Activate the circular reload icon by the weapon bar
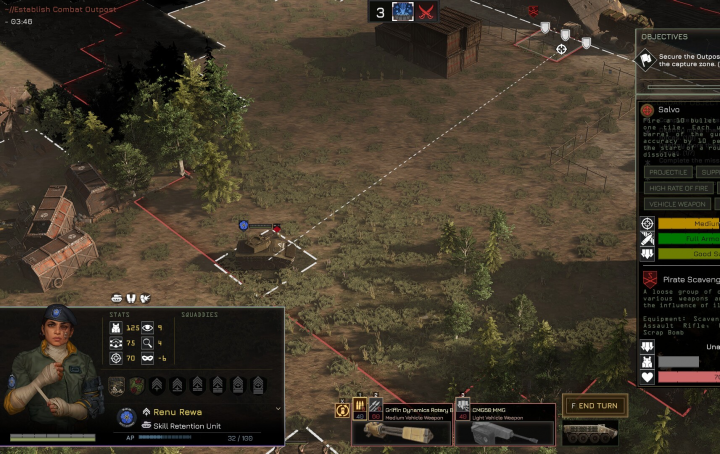Image resolution: width=720 pixels, height=454 pixels. click(342, 408)
